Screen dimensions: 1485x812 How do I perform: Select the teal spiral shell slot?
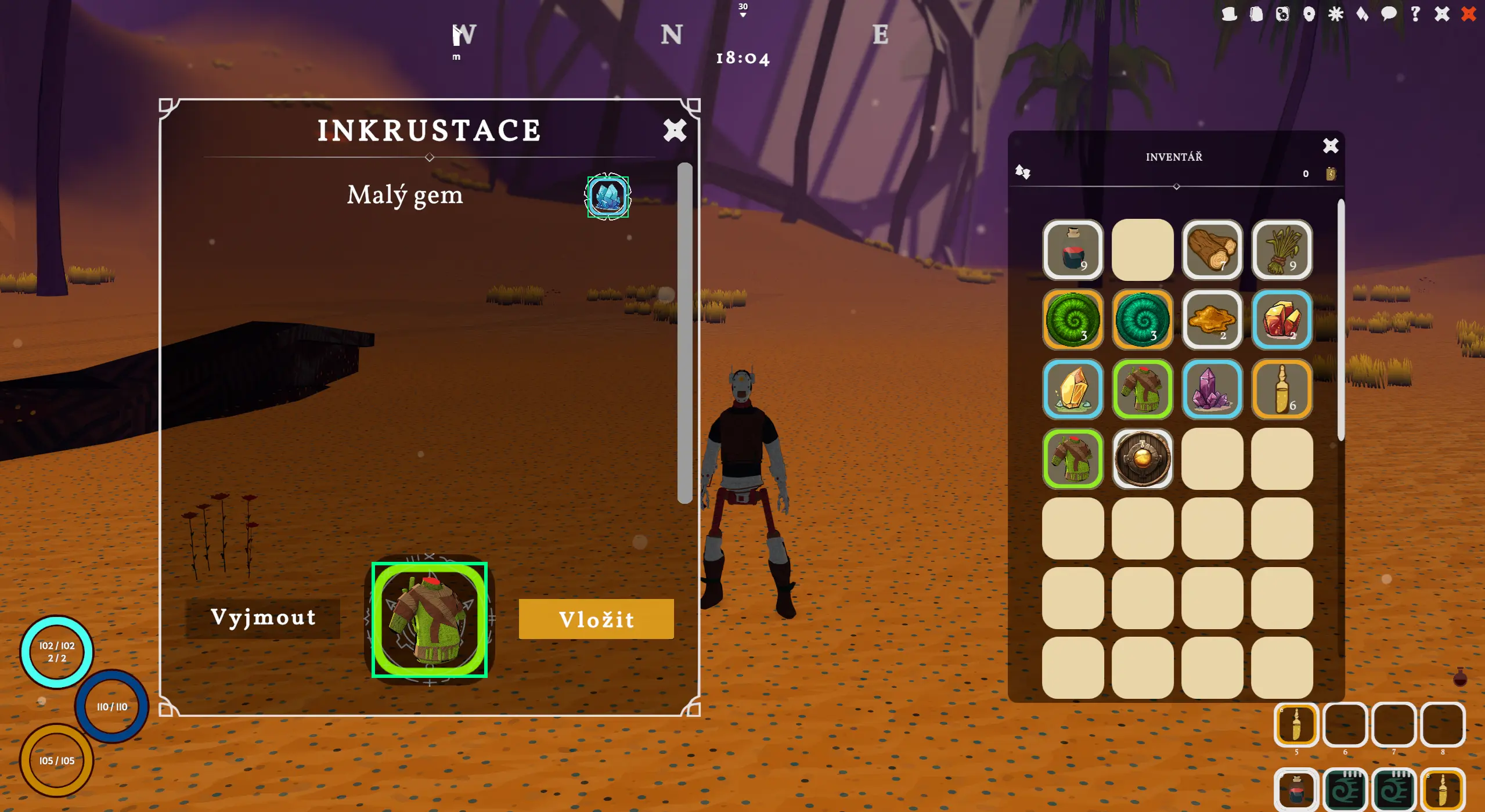1142,319
